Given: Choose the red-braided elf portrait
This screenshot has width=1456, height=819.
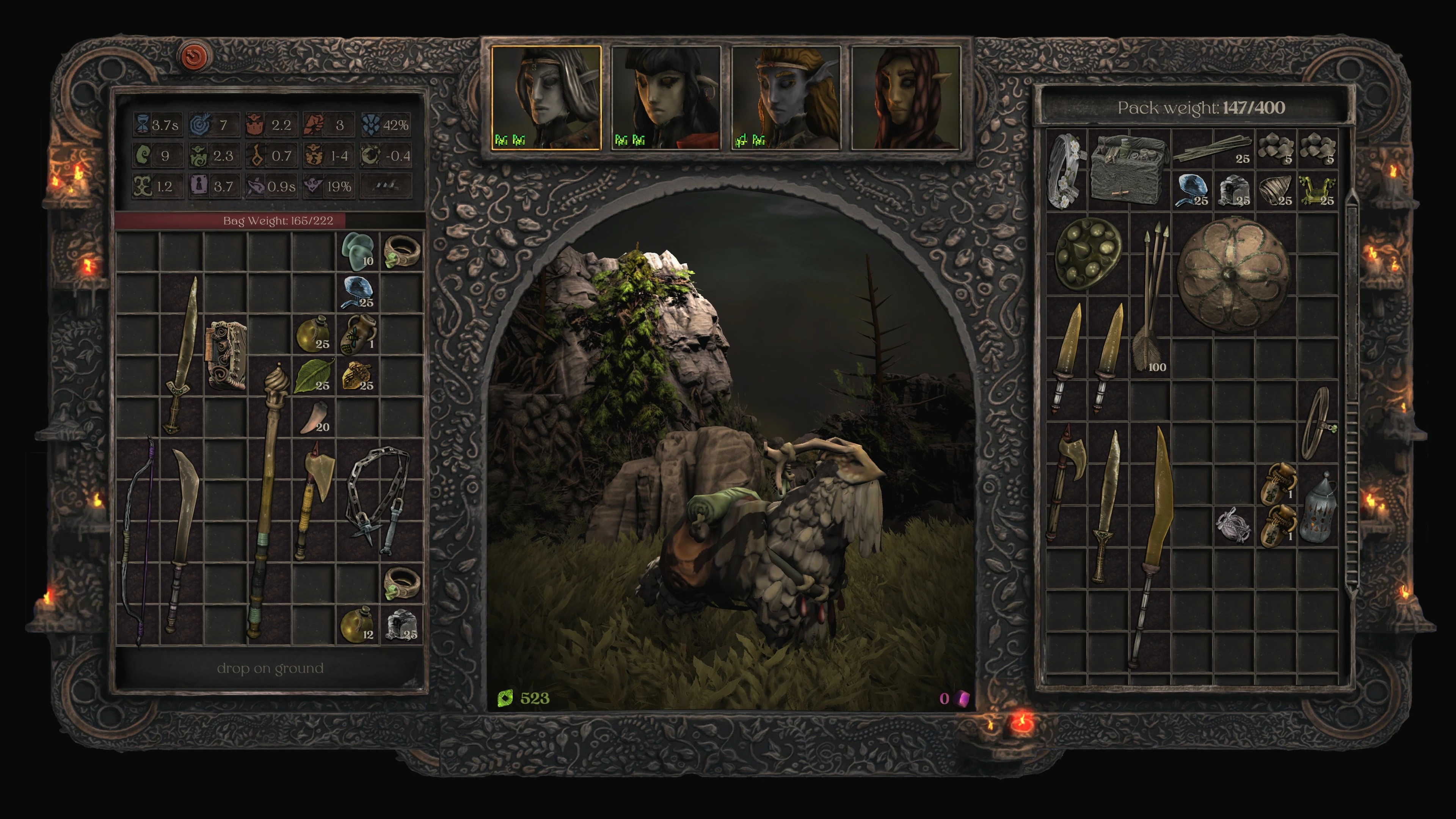Looking at the screenshot, I should coord(905,98).
